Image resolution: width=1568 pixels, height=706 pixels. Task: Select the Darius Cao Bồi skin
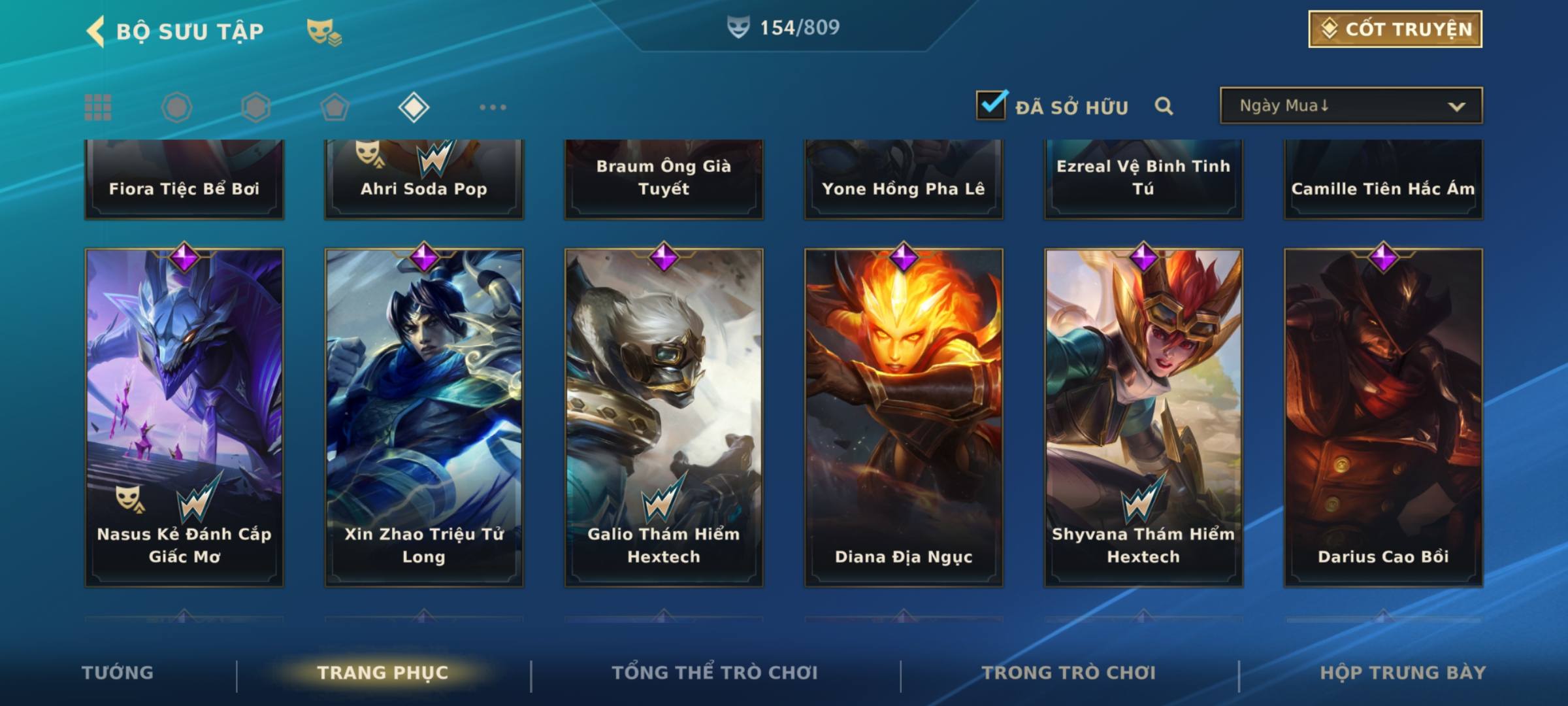1383,417
